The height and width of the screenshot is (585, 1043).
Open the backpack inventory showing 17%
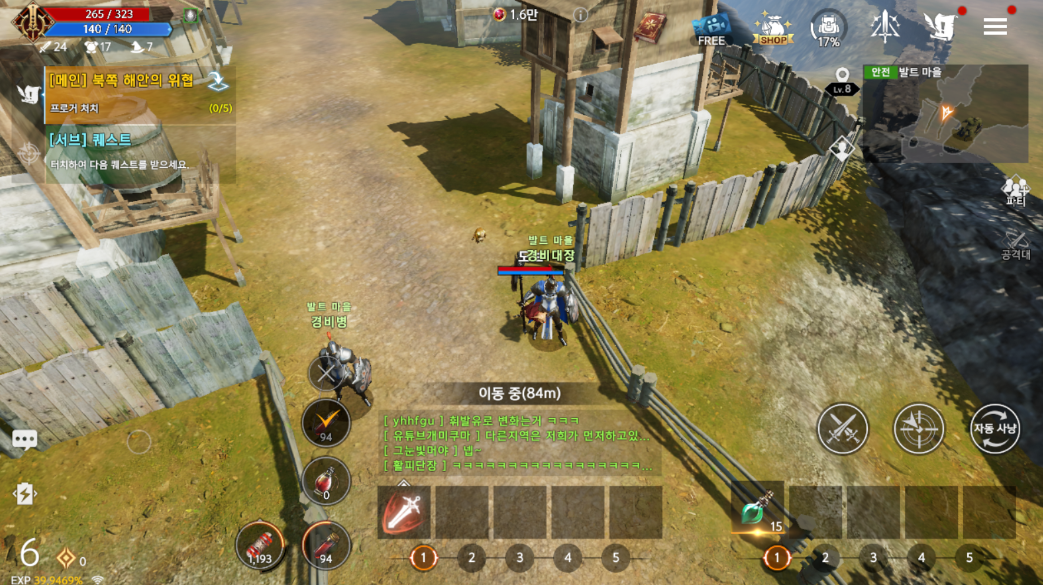tap(828, 28)
